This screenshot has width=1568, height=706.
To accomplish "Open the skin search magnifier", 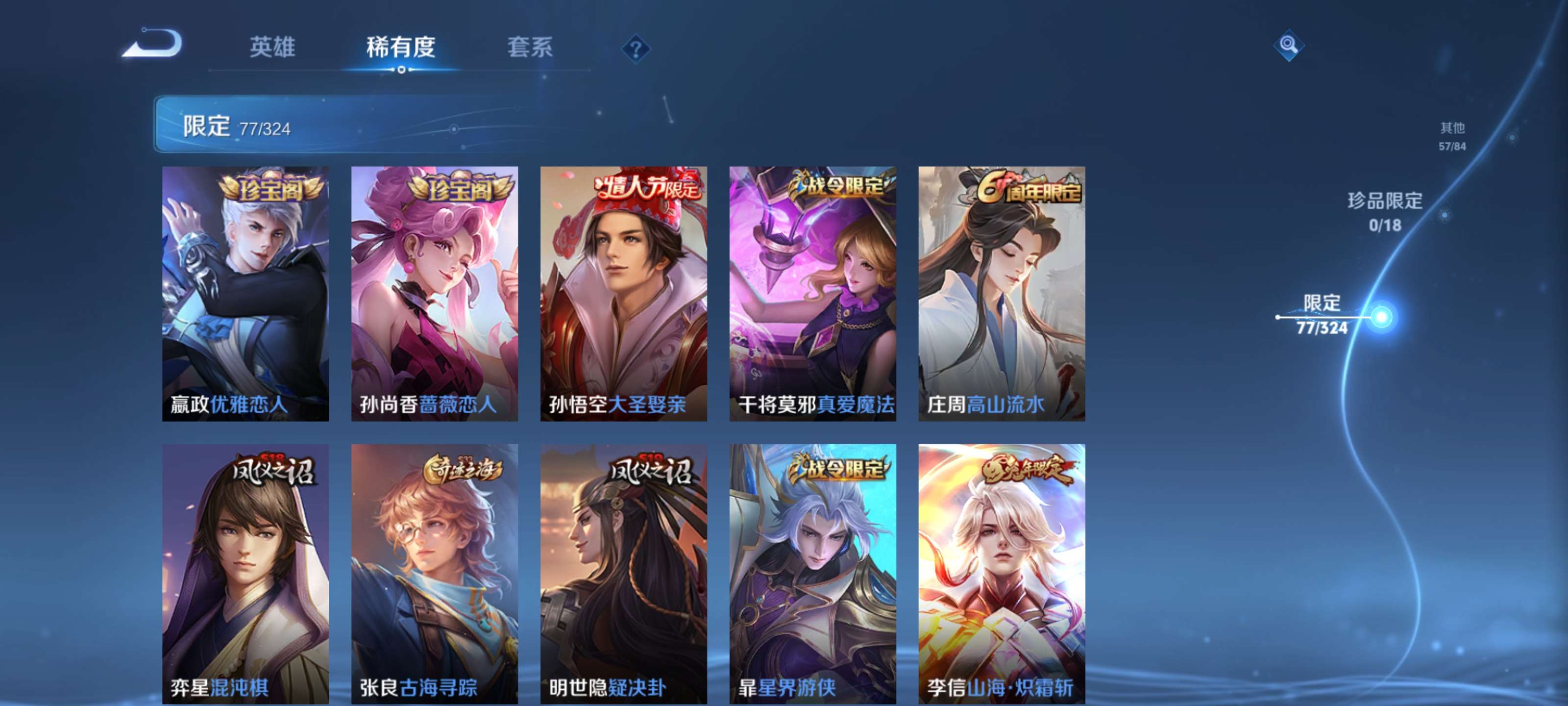I will (1288, 45).
